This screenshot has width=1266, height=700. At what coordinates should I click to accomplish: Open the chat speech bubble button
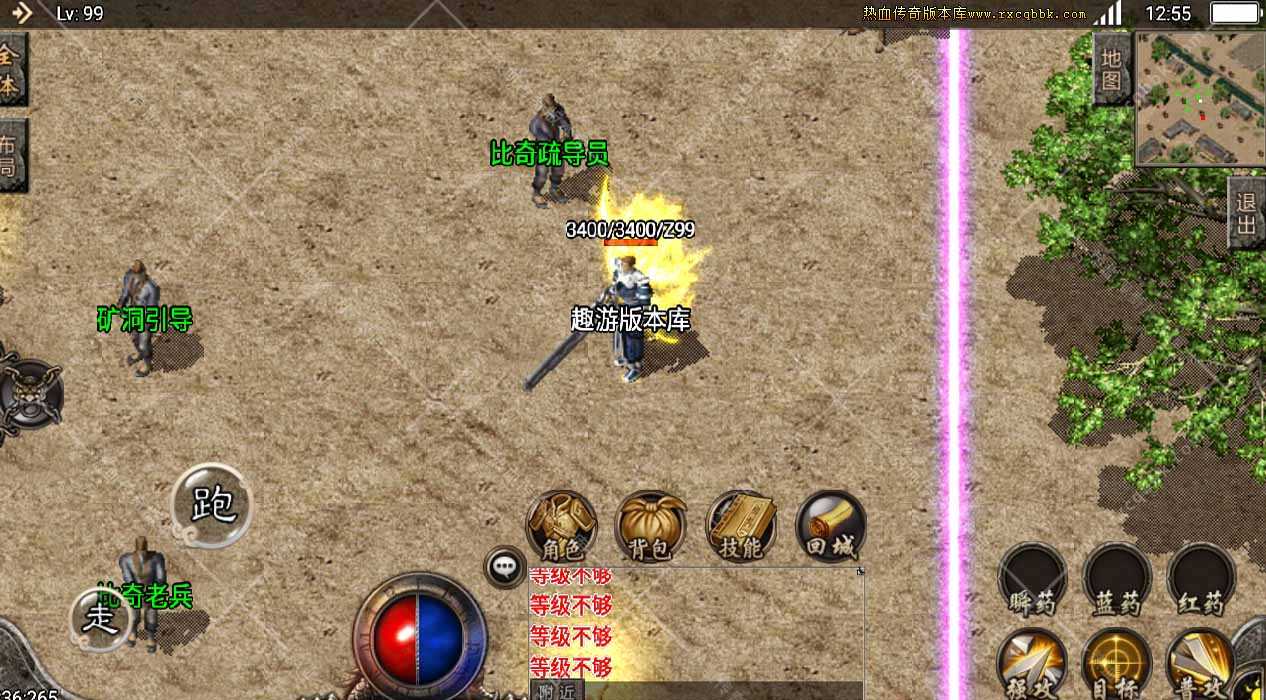pyautogui.click(x=505, y=567)
